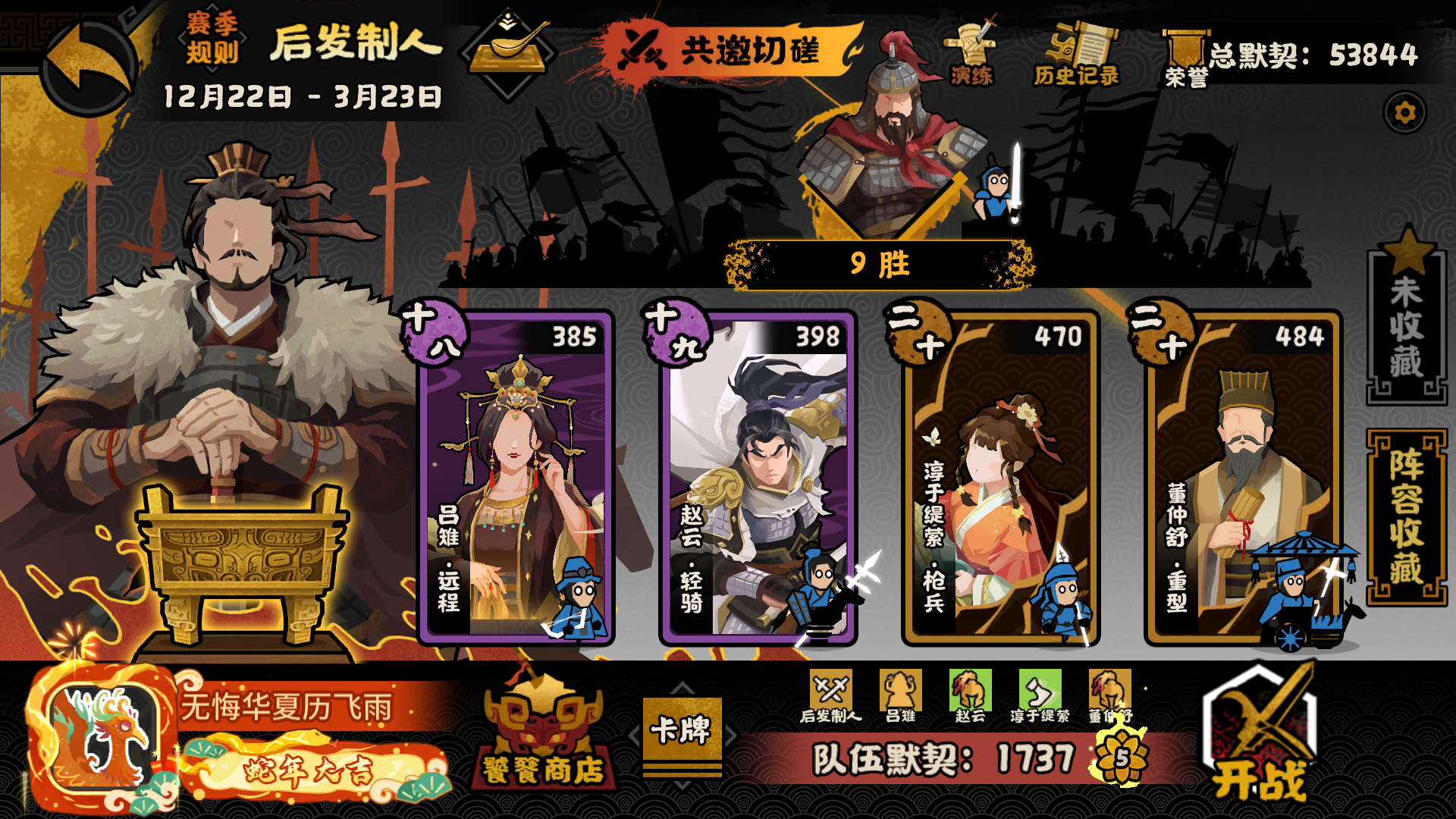
Task: Tap the 荣誉 honor medal icon
Action: (1185, 53)
